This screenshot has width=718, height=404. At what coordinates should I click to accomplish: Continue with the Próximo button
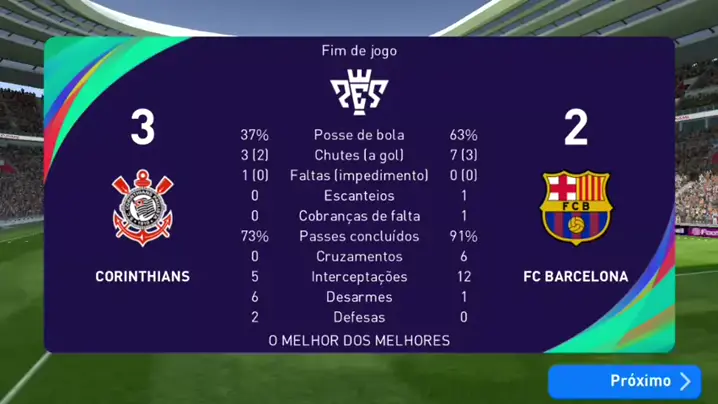click(x=624, y=381)
